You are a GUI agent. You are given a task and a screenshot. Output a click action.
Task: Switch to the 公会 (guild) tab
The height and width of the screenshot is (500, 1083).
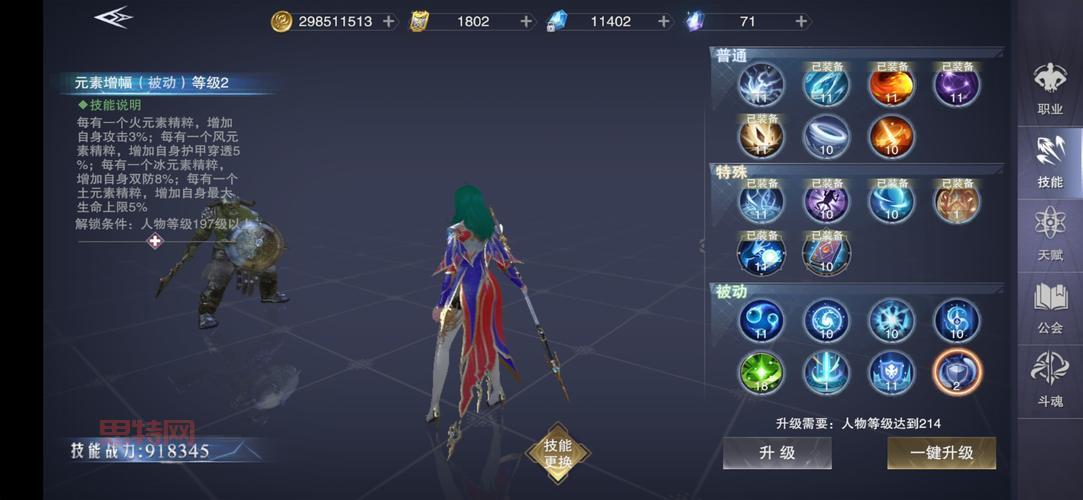[x=1050, y=308]
